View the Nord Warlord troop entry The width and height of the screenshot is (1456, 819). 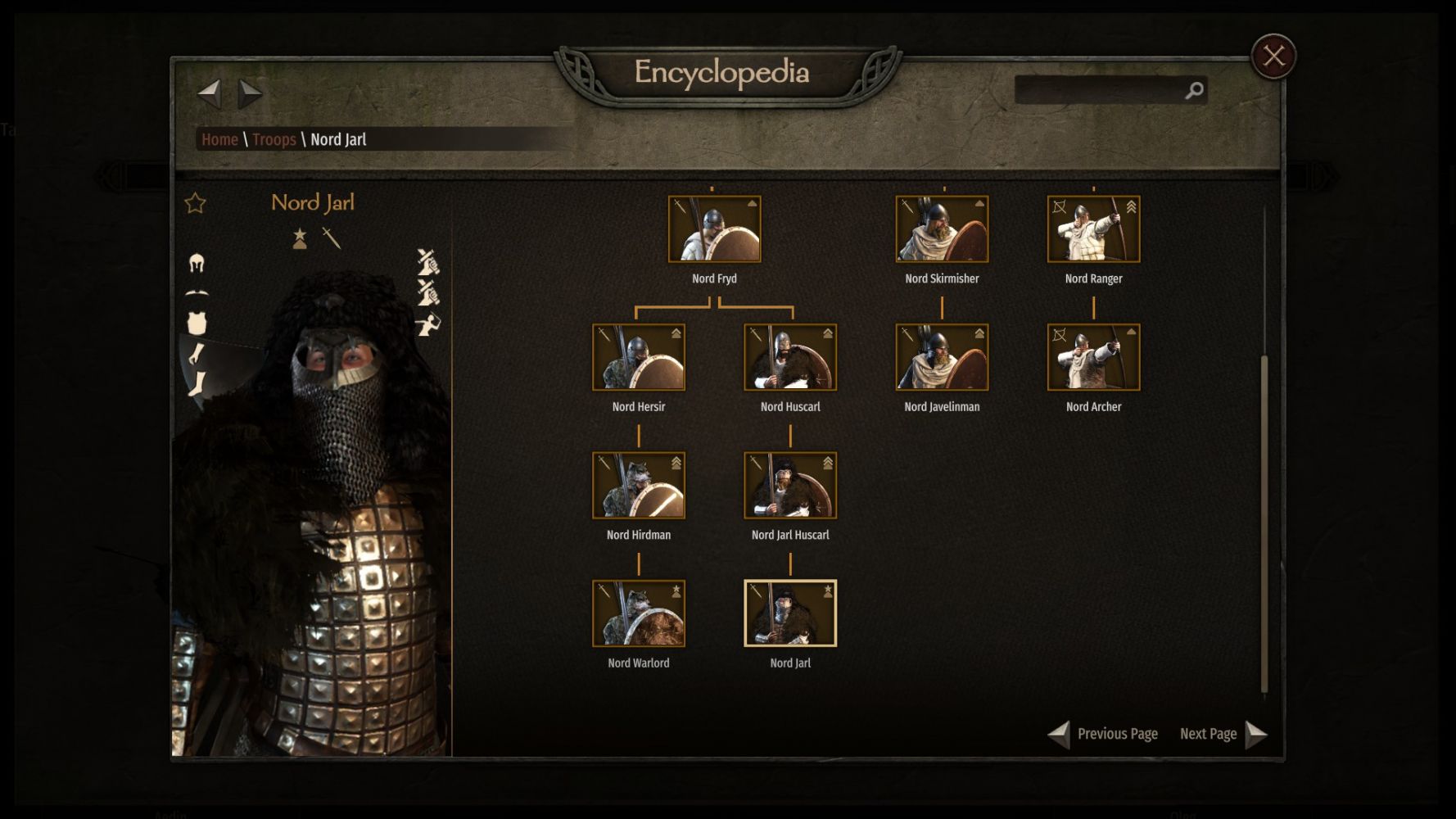(639, 613)
